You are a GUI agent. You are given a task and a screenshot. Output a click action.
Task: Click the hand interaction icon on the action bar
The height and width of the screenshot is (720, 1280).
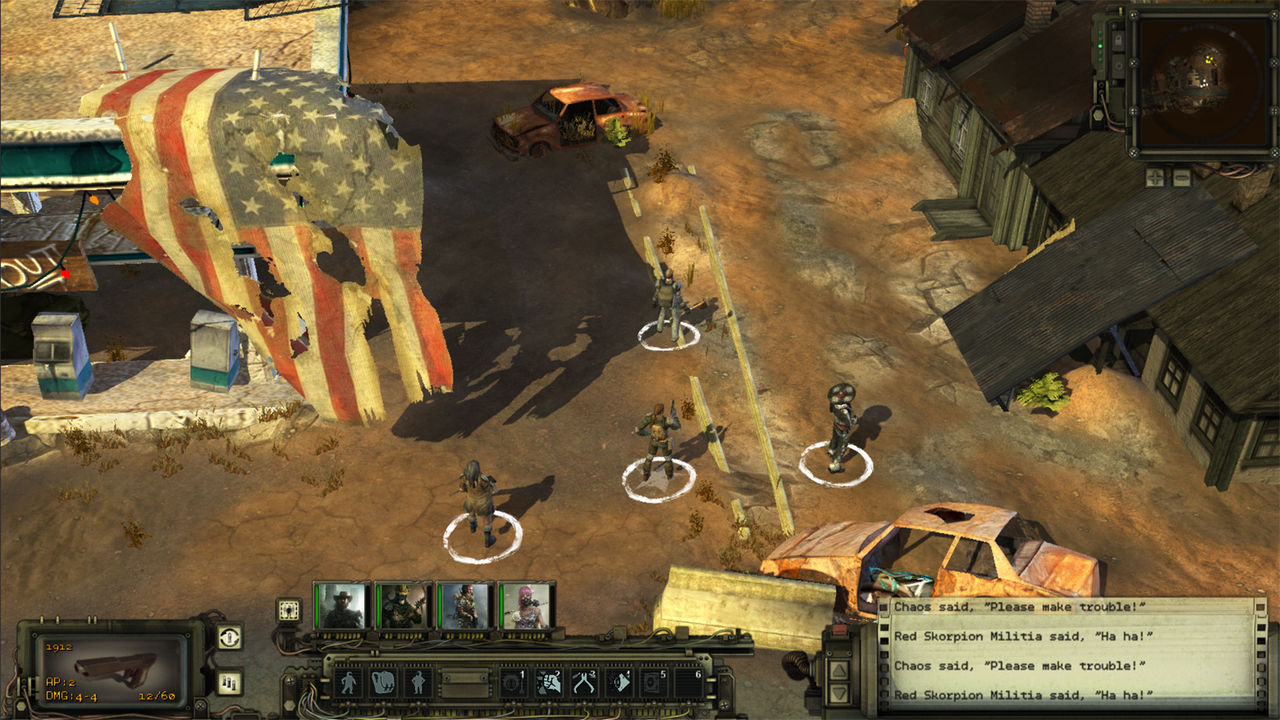pos(381,682)
